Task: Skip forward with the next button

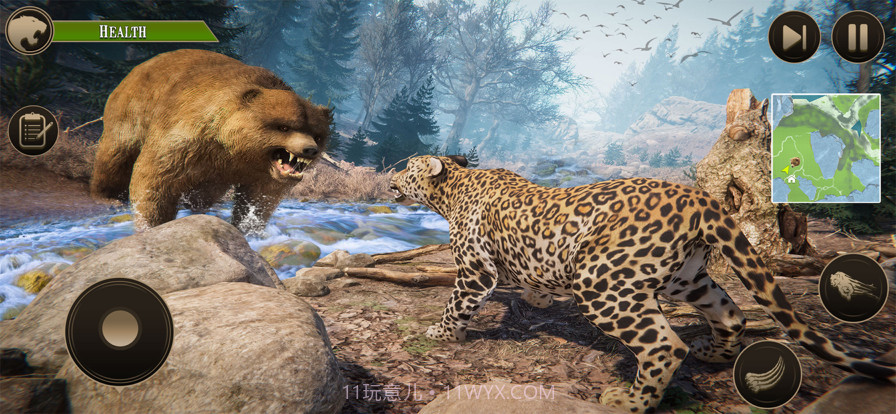Action: [794, 37]
